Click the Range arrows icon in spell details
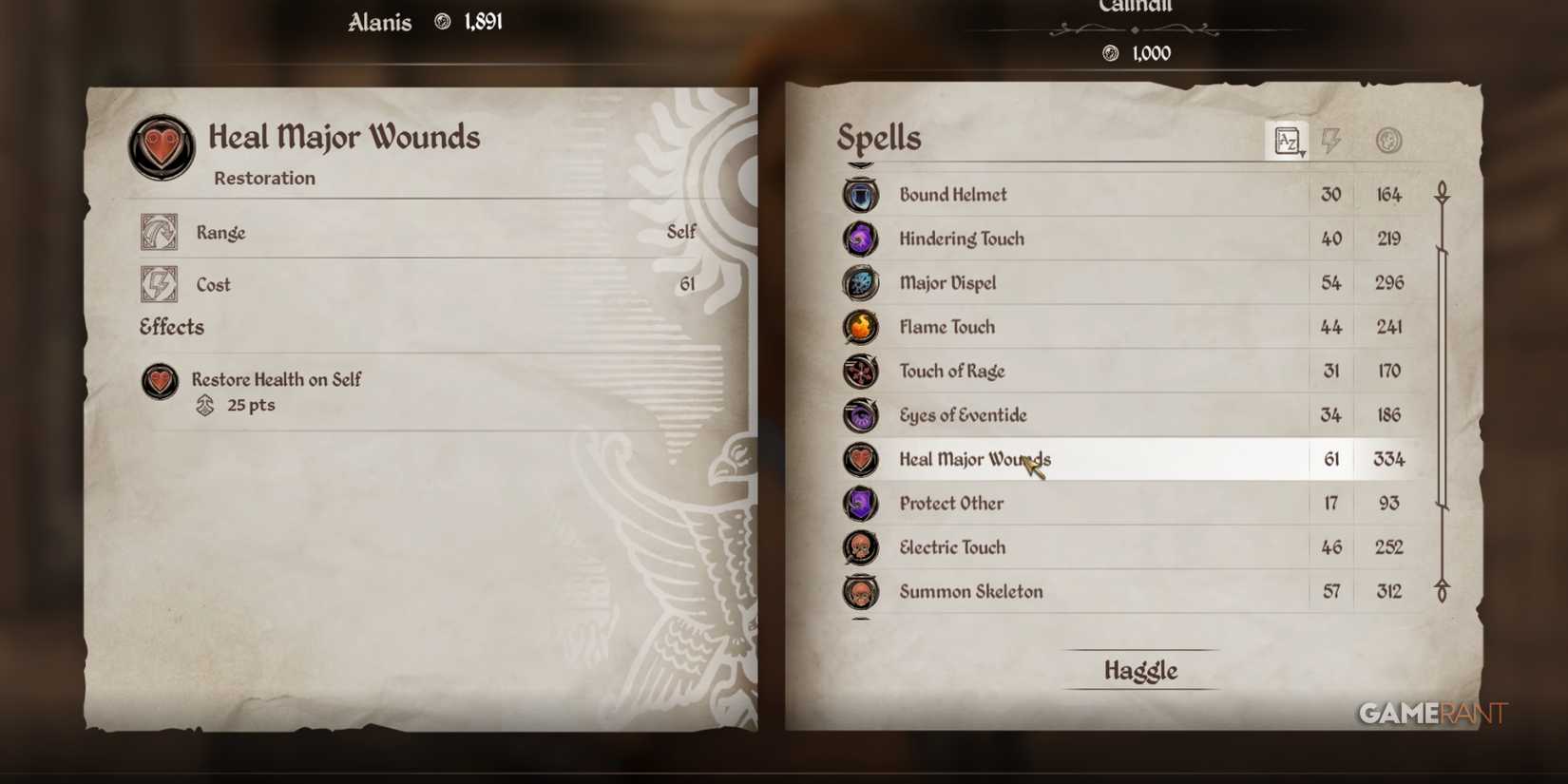Image resolution: width=1568 pixels, height=784 pixels. pyautogui.click(x=159, y=231)
